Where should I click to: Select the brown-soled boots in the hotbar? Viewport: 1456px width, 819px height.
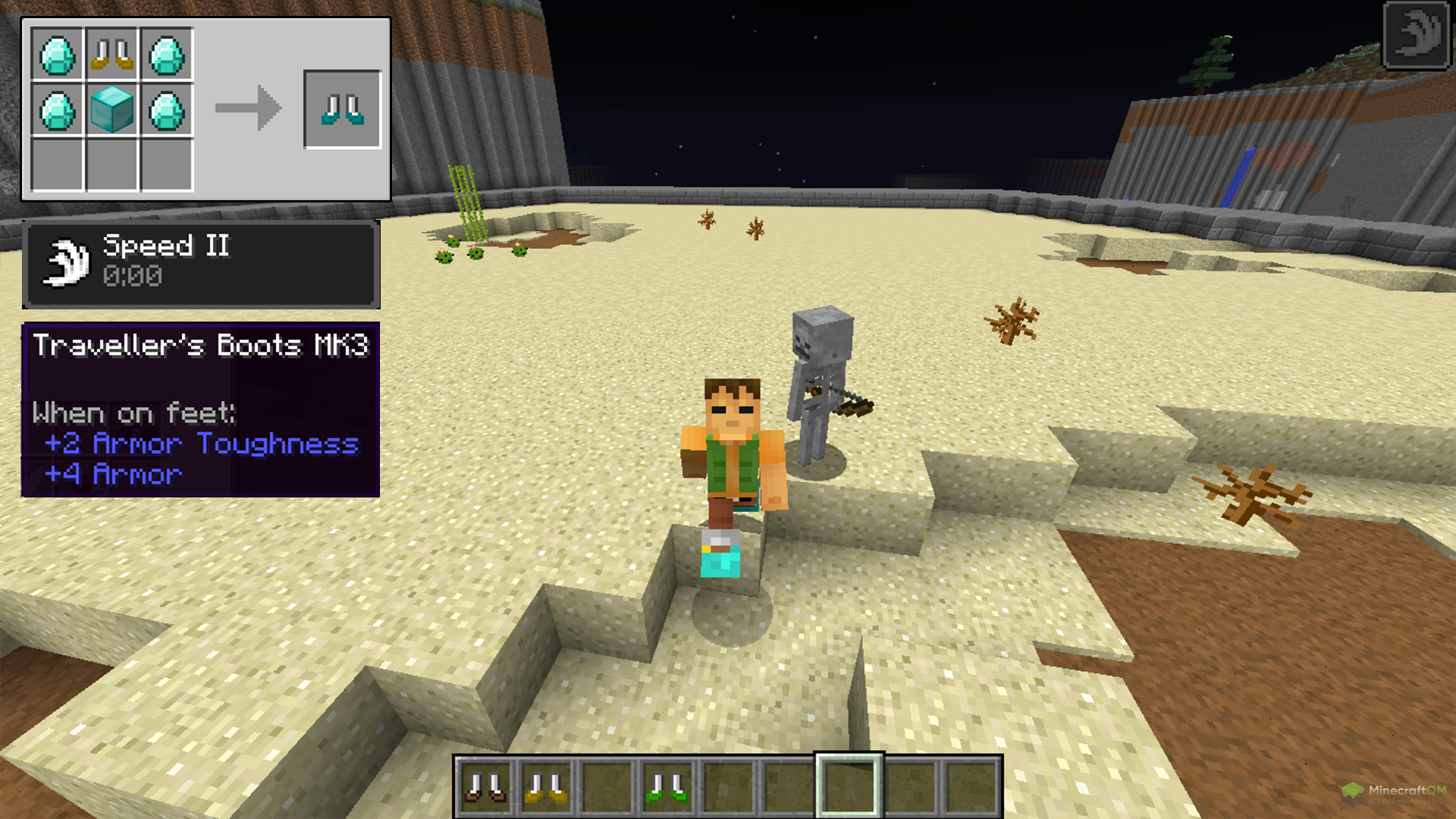tap(485, 787)
